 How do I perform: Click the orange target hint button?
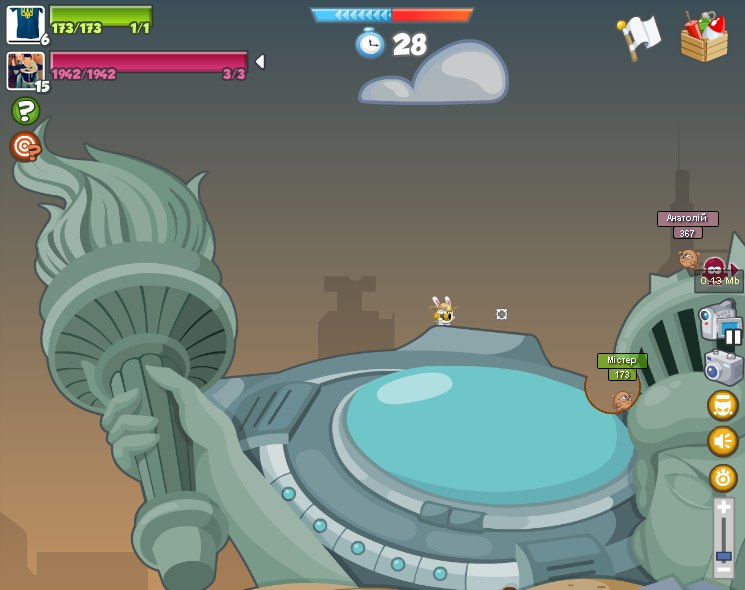[x=25, y=147]
